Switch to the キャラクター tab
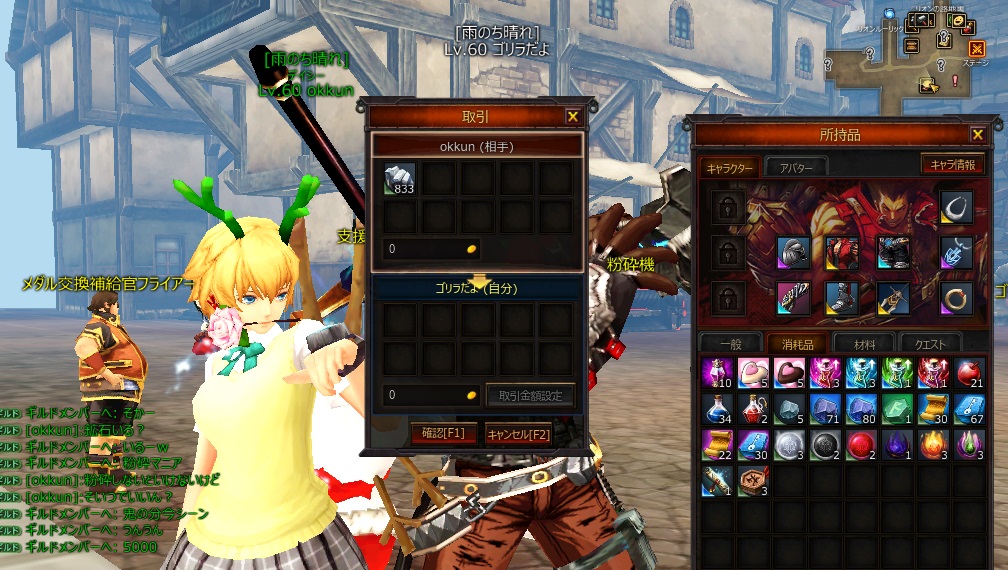Image resolution: width=1008 pixels, height=570 pixels. point(730,167)
